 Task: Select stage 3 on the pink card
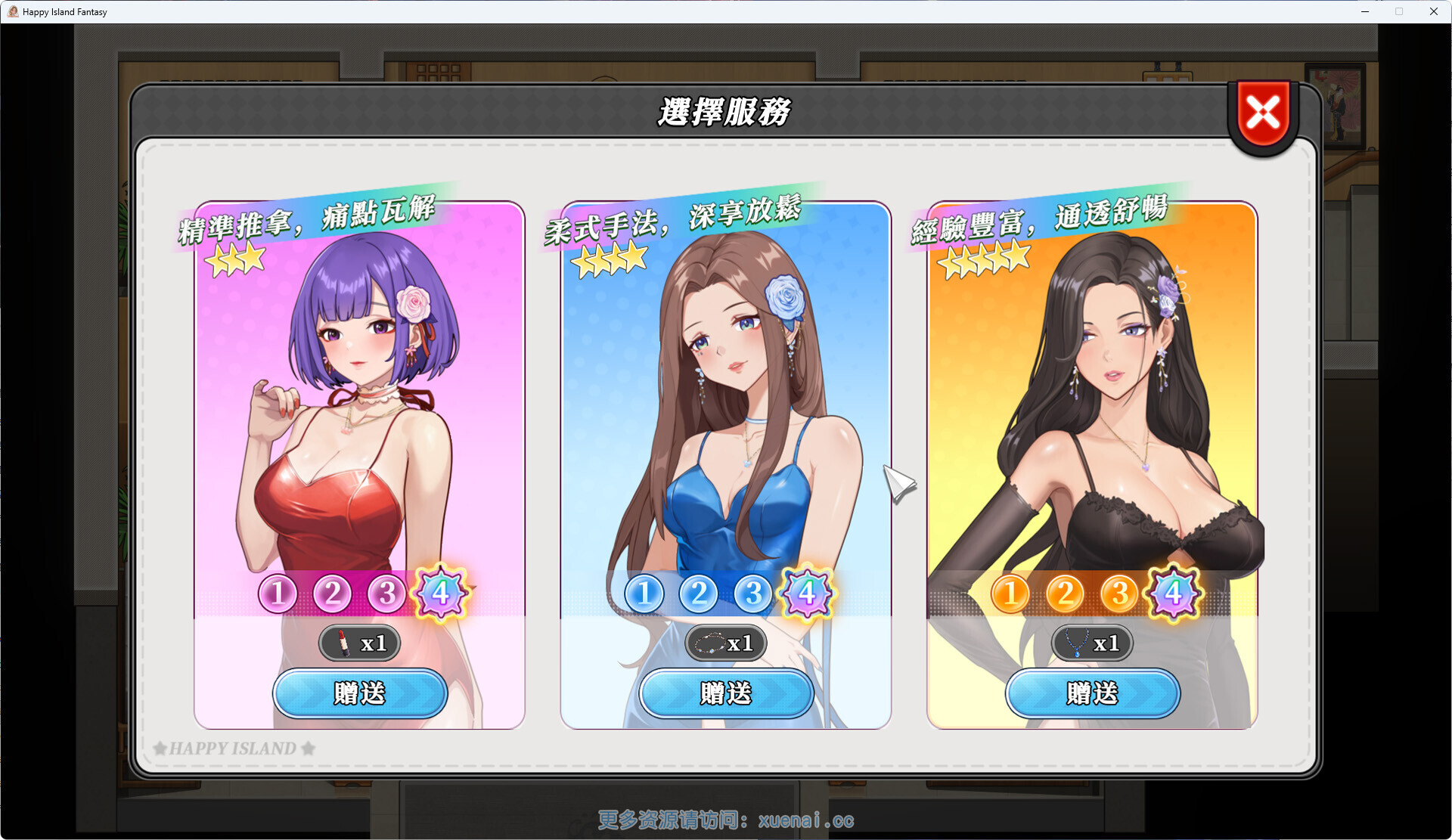[386, 594]
